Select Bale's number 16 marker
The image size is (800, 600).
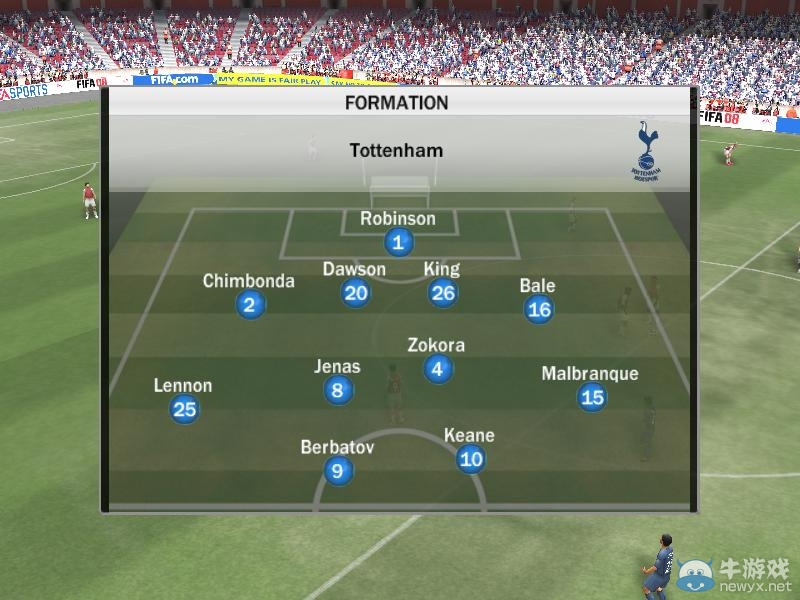pyautogui.click(x=538, y=309)
